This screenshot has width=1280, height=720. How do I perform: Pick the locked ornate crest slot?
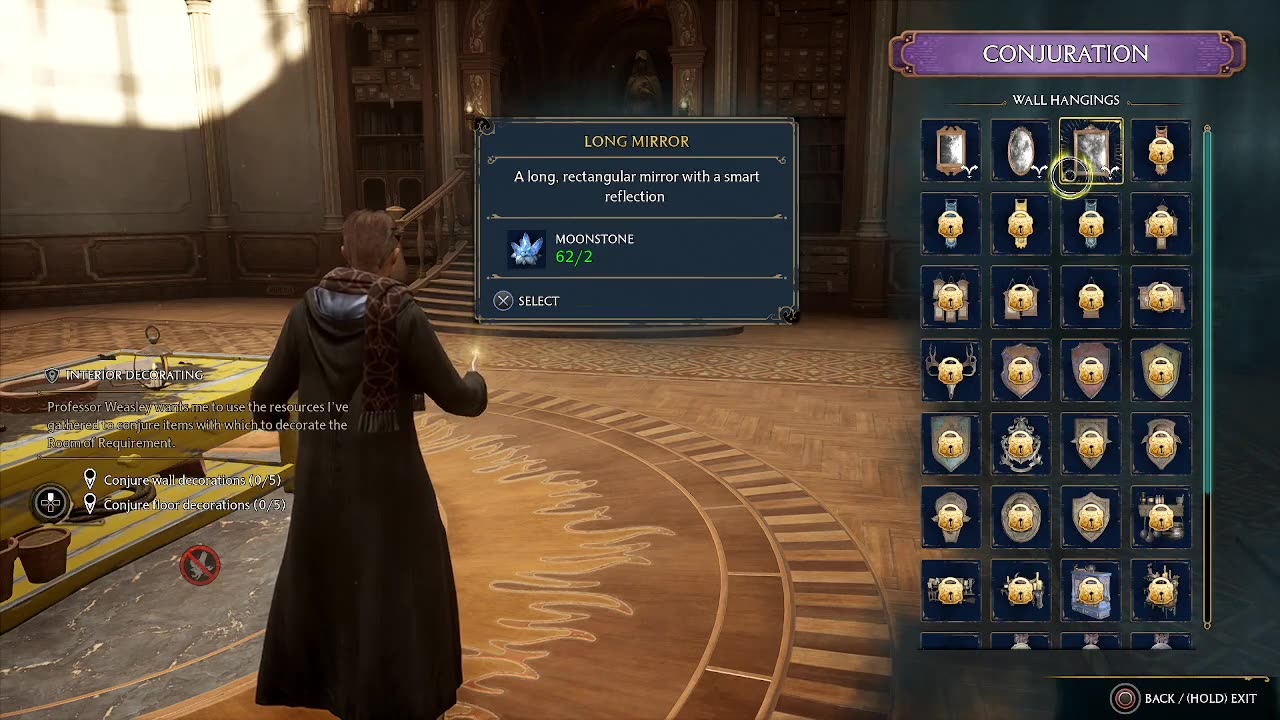pyautogui.click(x=1020, y=444)
